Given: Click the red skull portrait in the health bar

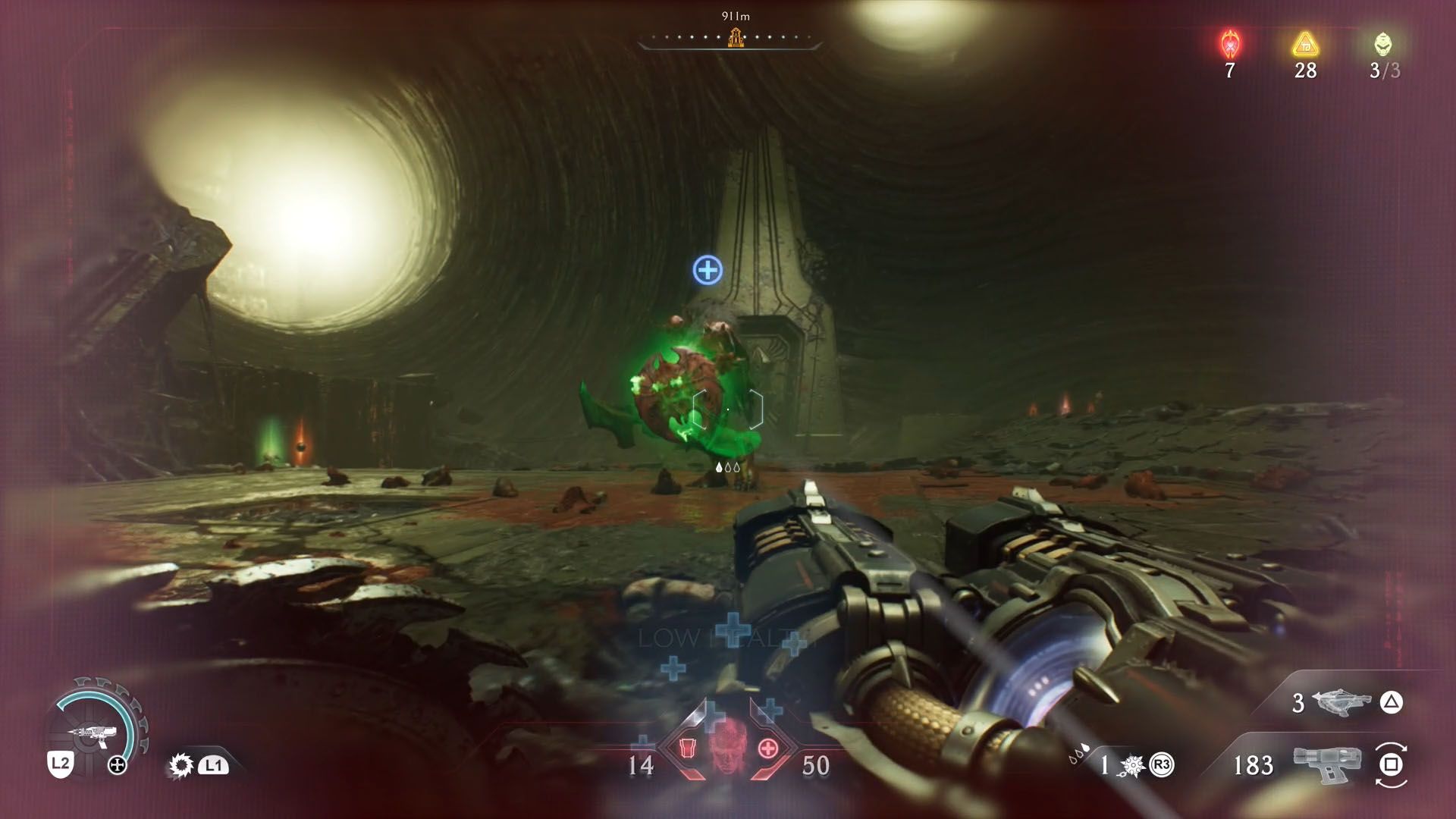Looking at the screenshot, I should [728, 749].
